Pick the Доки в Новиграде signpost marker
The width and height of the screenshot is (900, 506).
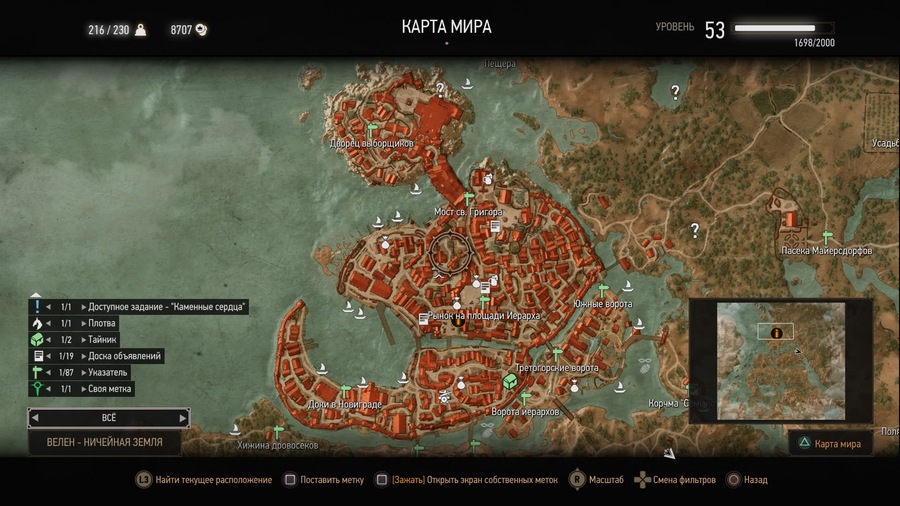click(x=346, y=390)
